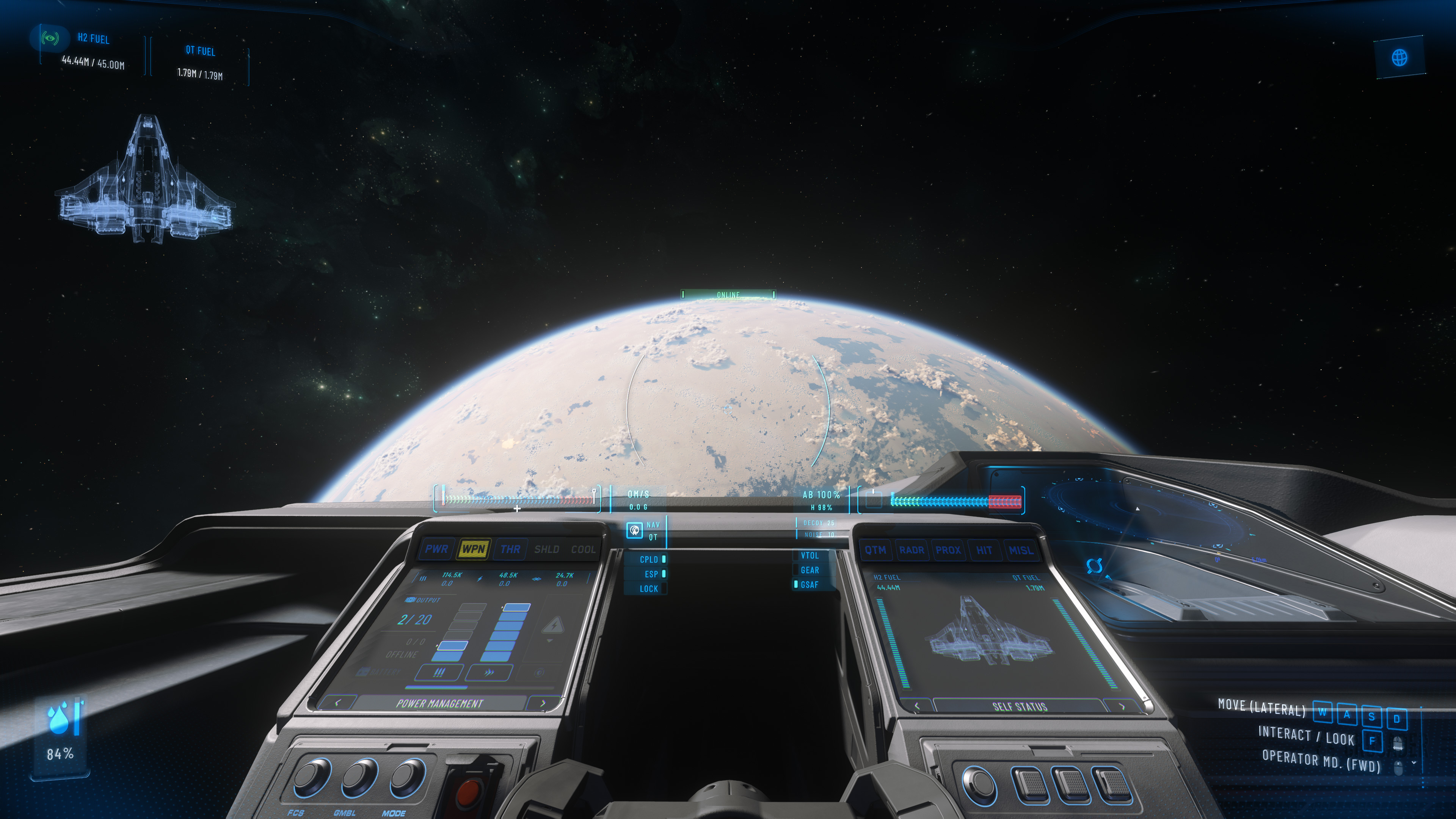Toggle the COOL coolers button
Screen dimensions: 1456x819
[x=583, y=549]
